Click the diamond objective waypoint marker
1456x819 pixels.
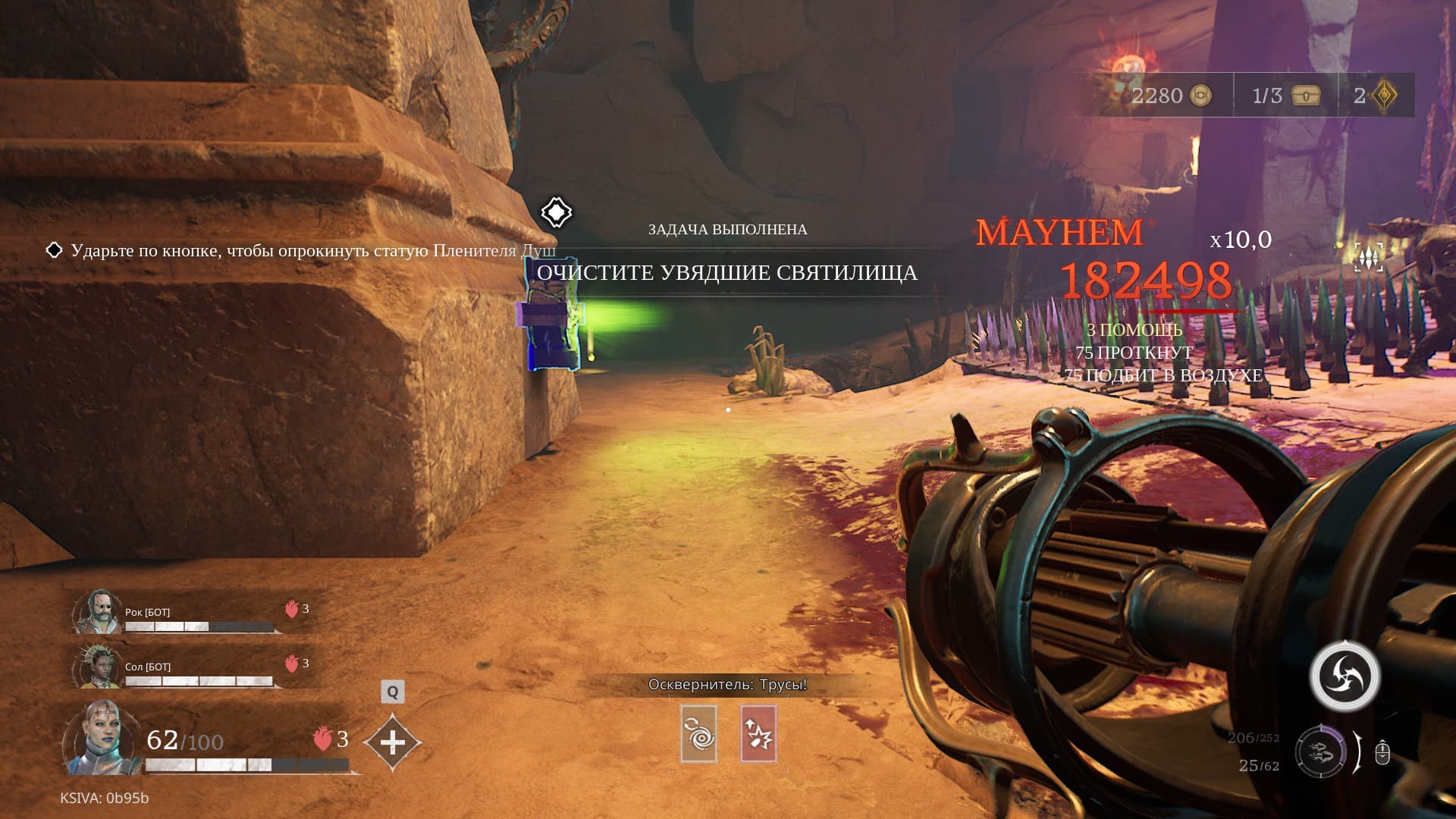(556, 212)
